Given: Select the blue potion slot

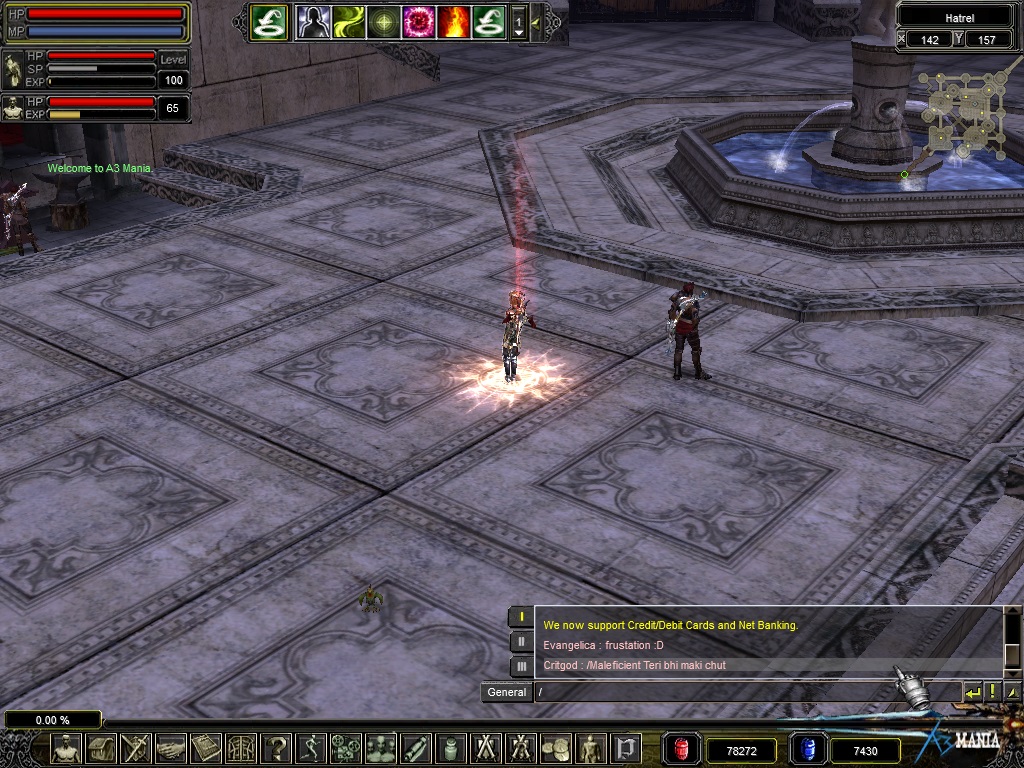Looking at the screenshot, I should click(807, 749).
